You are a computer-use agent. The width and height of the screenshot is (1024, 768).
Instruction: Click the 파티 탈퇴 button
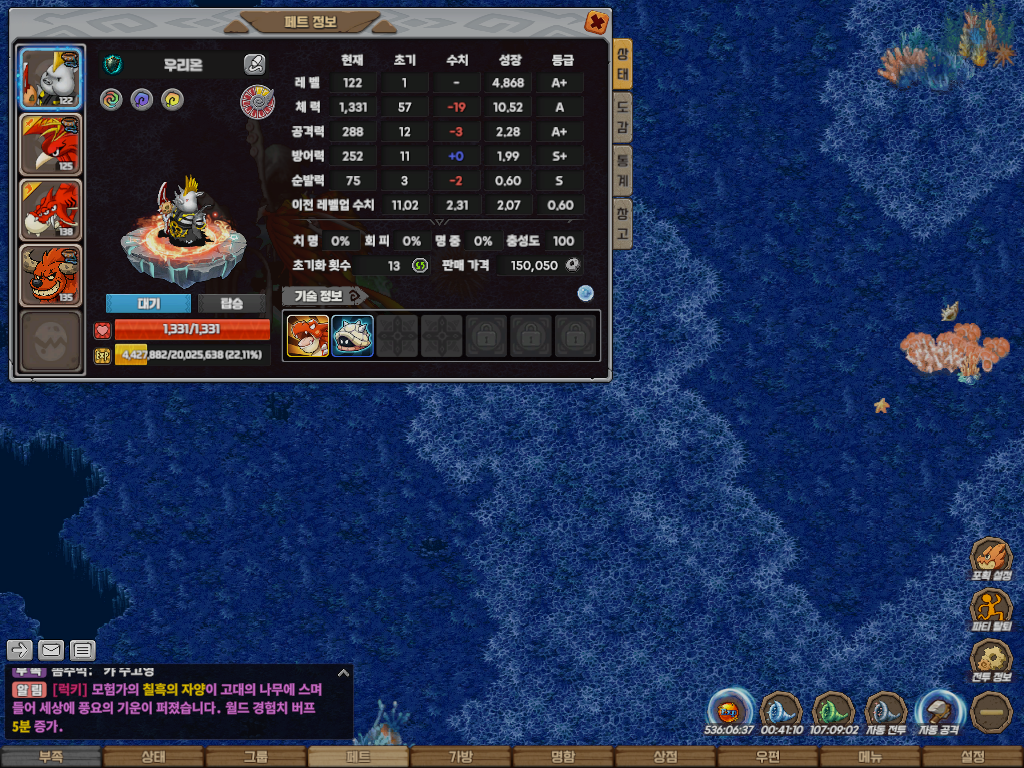tap(990, 609)
